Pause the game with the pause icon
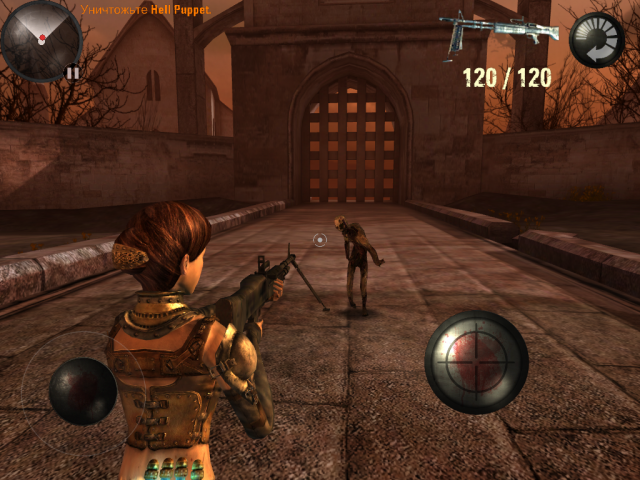The width and height of the screenshot is (640, 480). pyautogui.click(x=72, y=72)
